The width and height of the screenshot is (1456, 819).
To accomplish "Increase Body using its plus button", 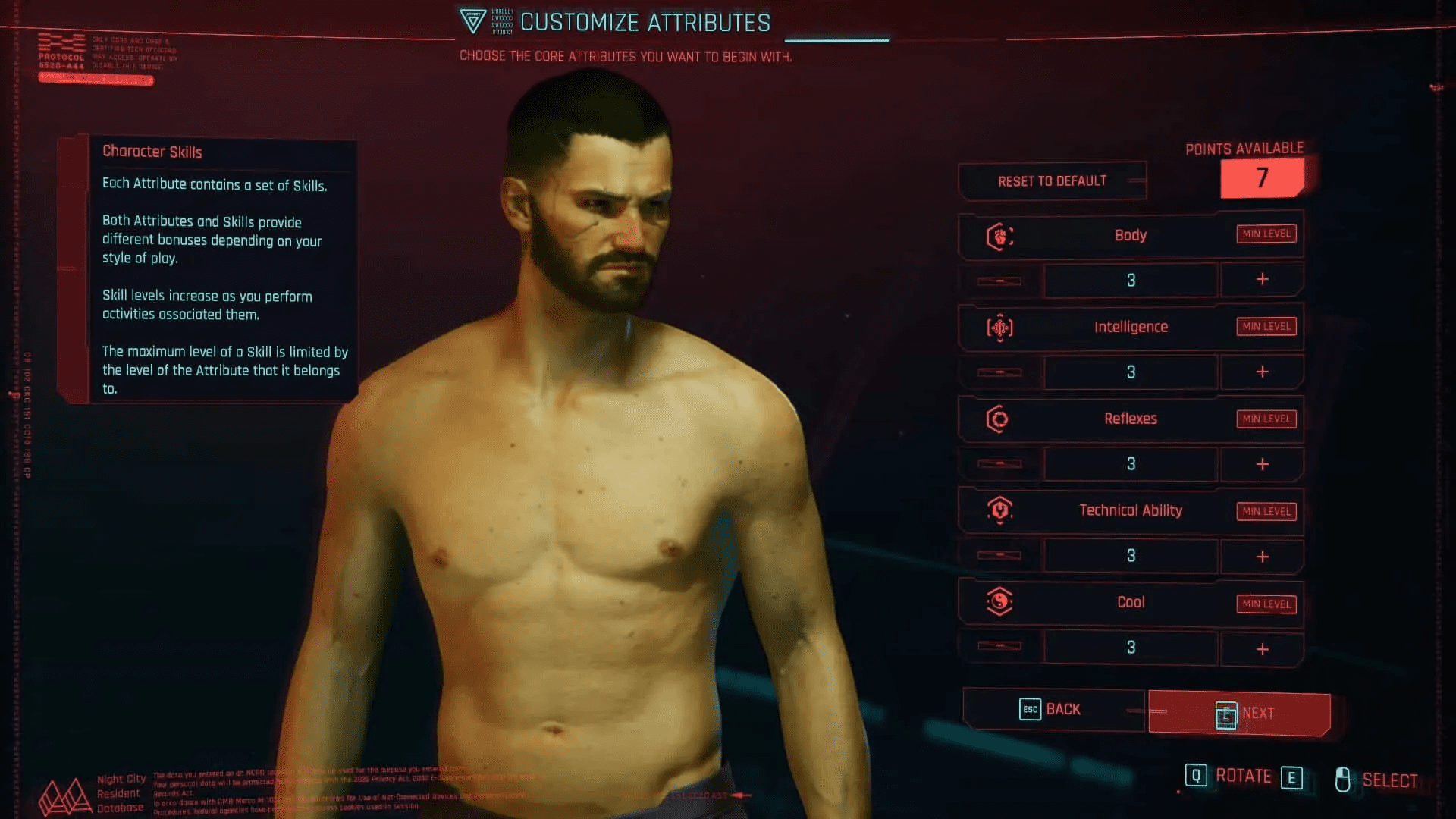I will pos(1261,280).
